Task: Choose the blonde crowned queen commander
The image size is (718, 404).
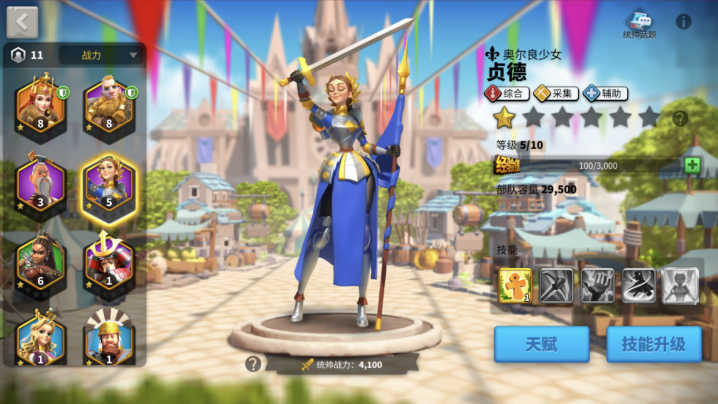Action: click(41, 338)
